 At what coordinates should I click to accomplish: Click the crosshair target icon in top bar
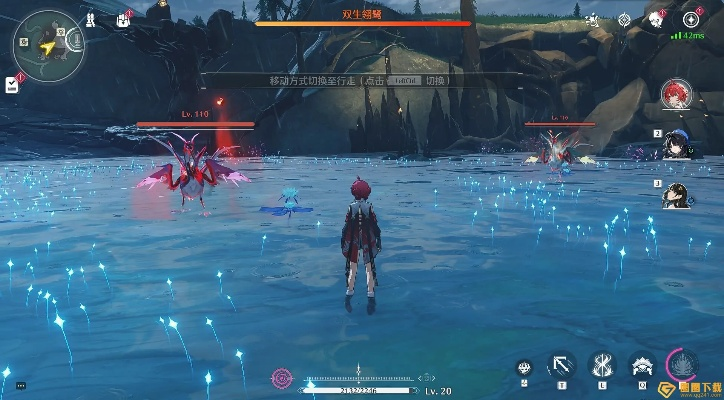click(625, 19)
